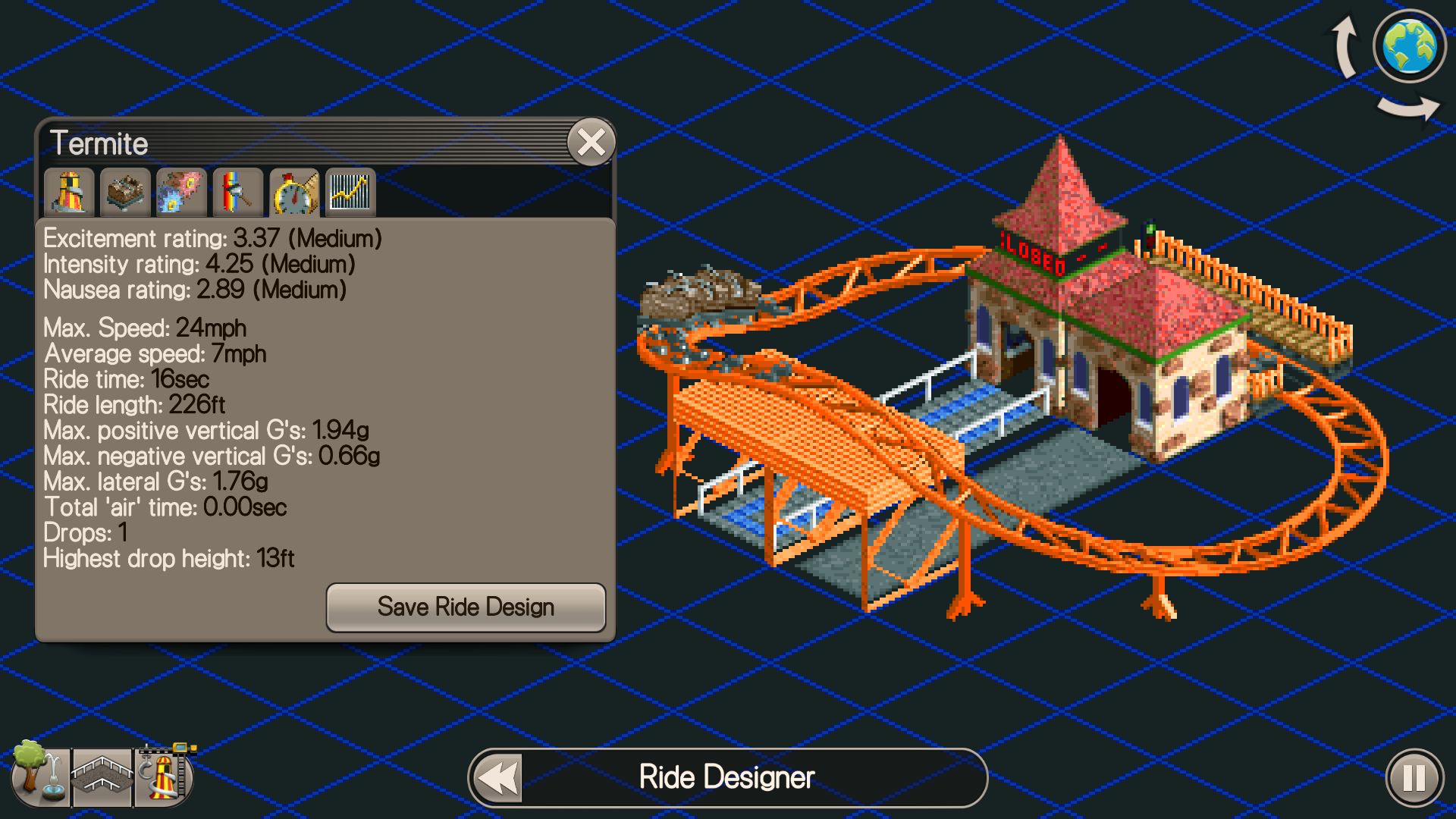Select the vehicle details tab with the train icon

click(124, 192)
